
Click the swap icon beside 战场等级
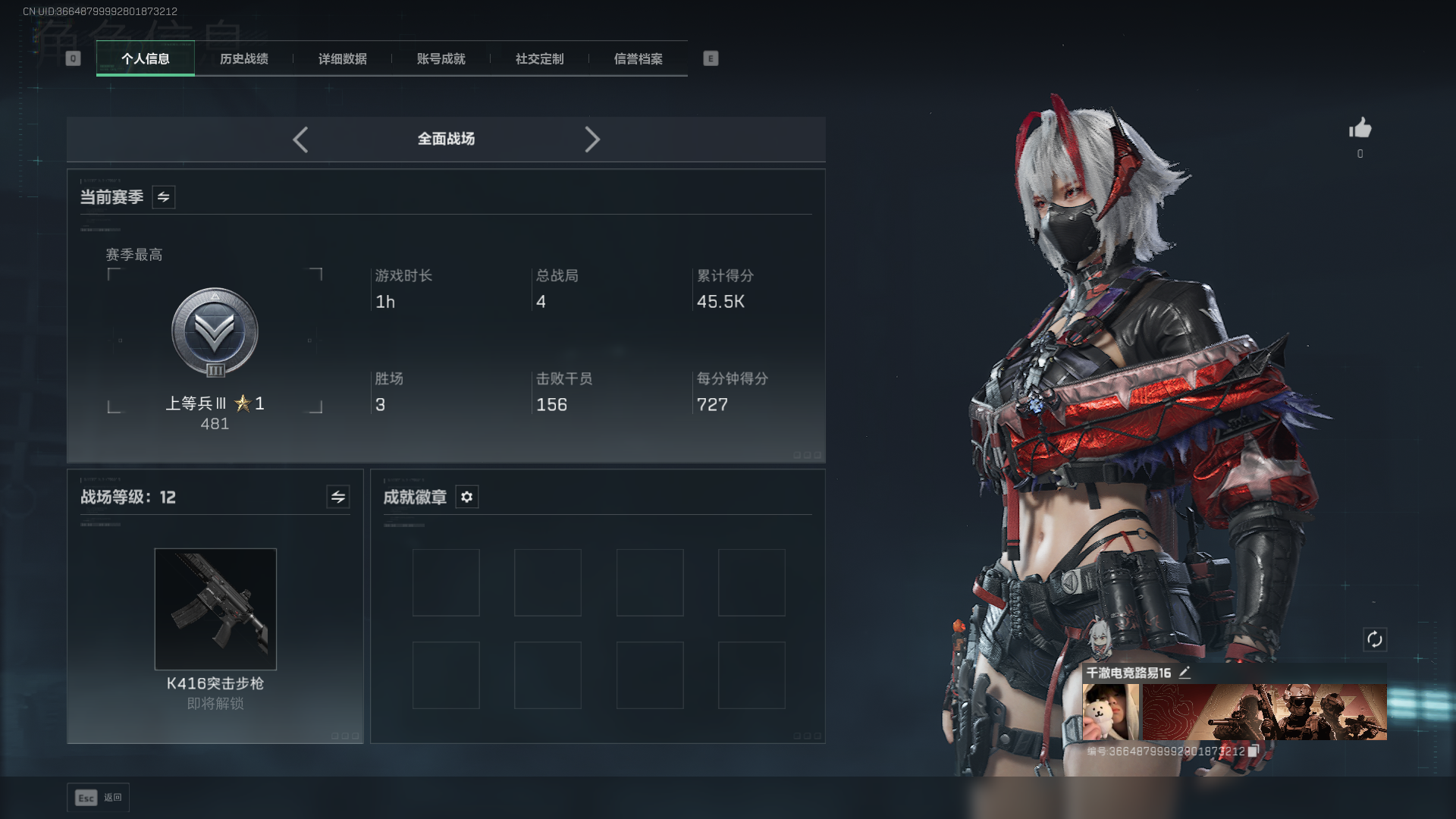click(338, 497)
